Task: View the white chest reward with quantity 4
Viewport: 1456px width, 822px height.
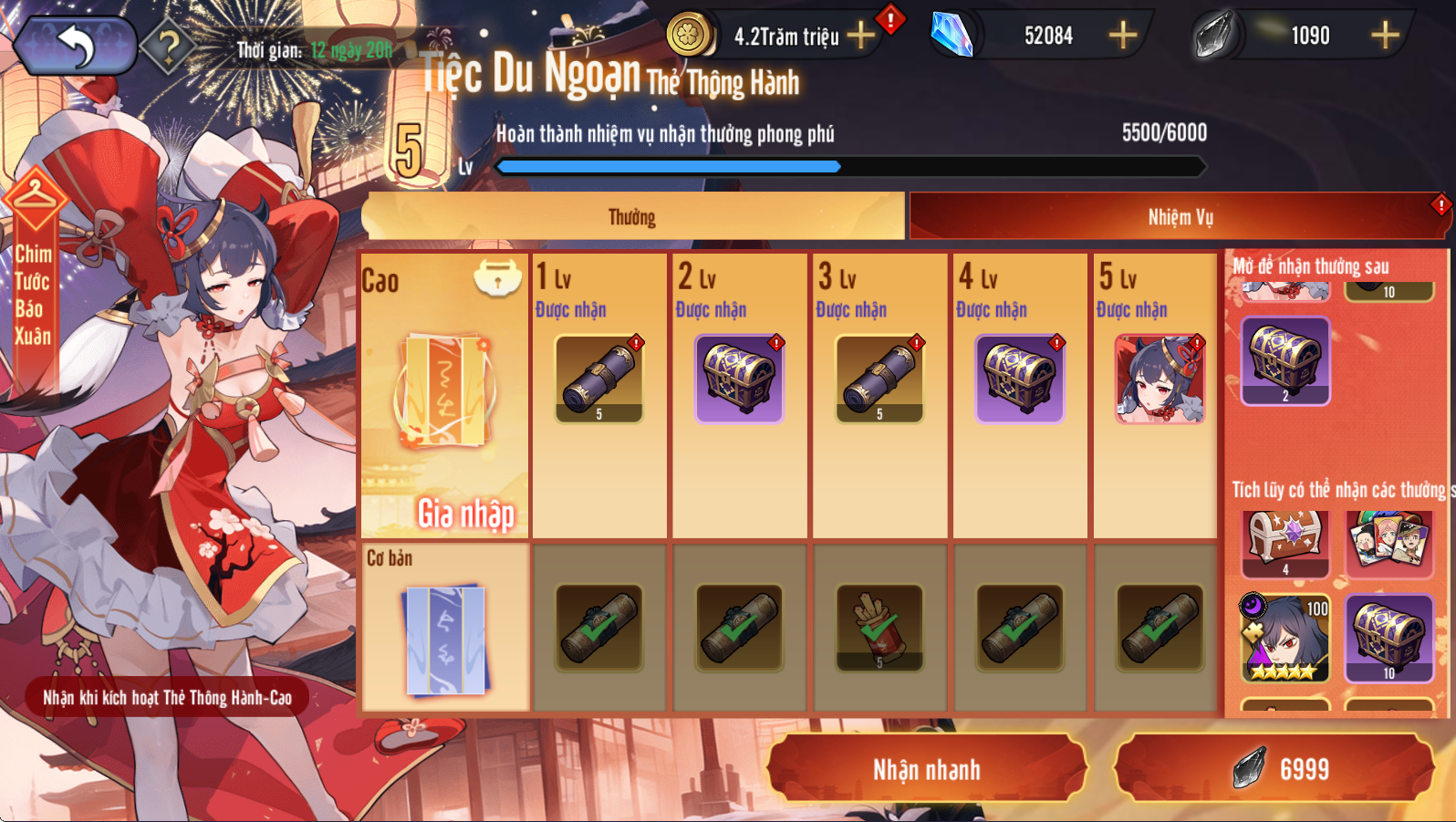Action: [1284, 541]
